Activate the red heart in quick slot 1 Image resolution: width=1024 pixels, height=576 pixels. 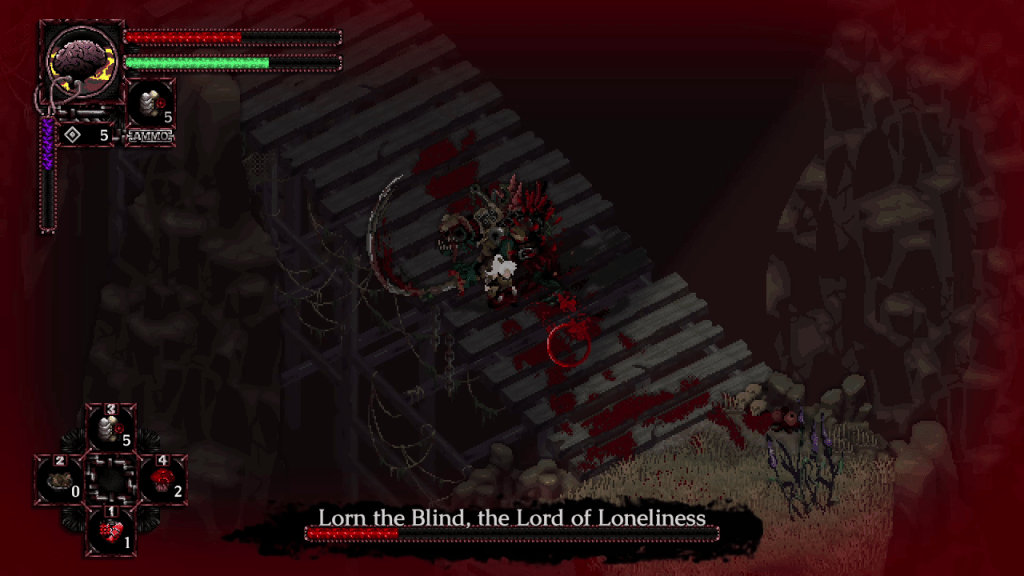[109, 530]
